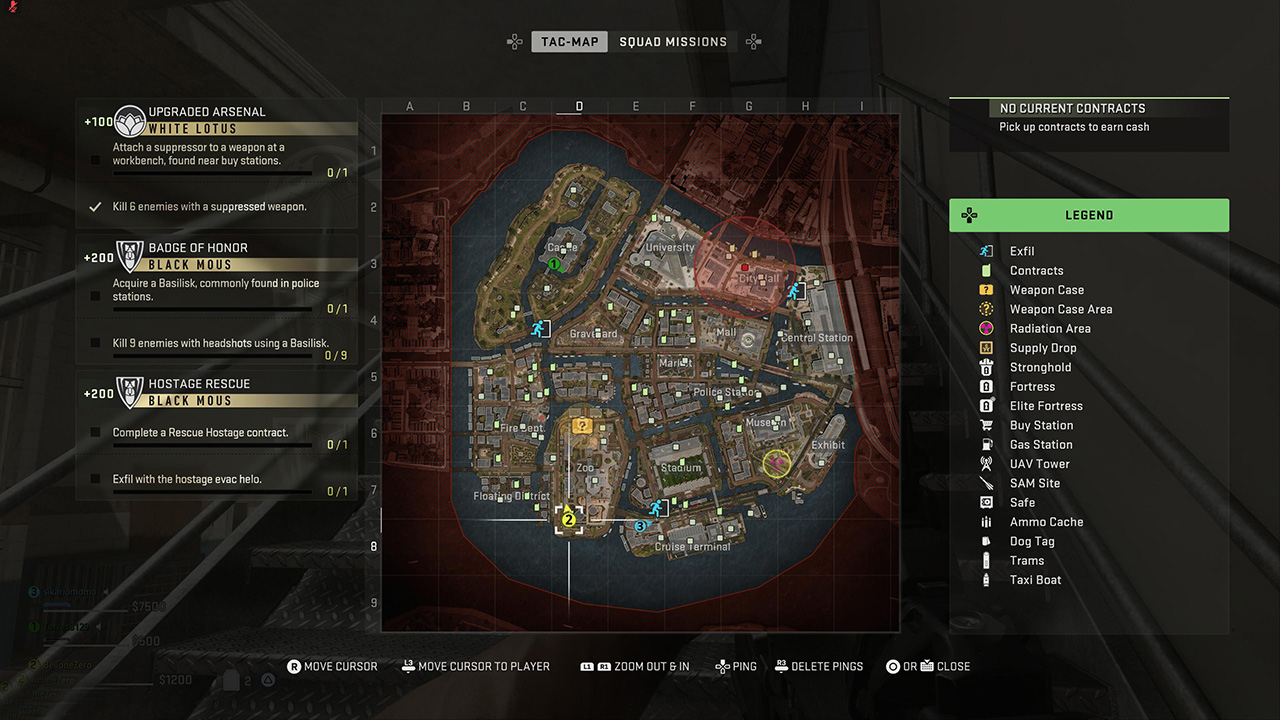Switch to the Squad Missions tab

pyautogui.click(x=674, y=41)
